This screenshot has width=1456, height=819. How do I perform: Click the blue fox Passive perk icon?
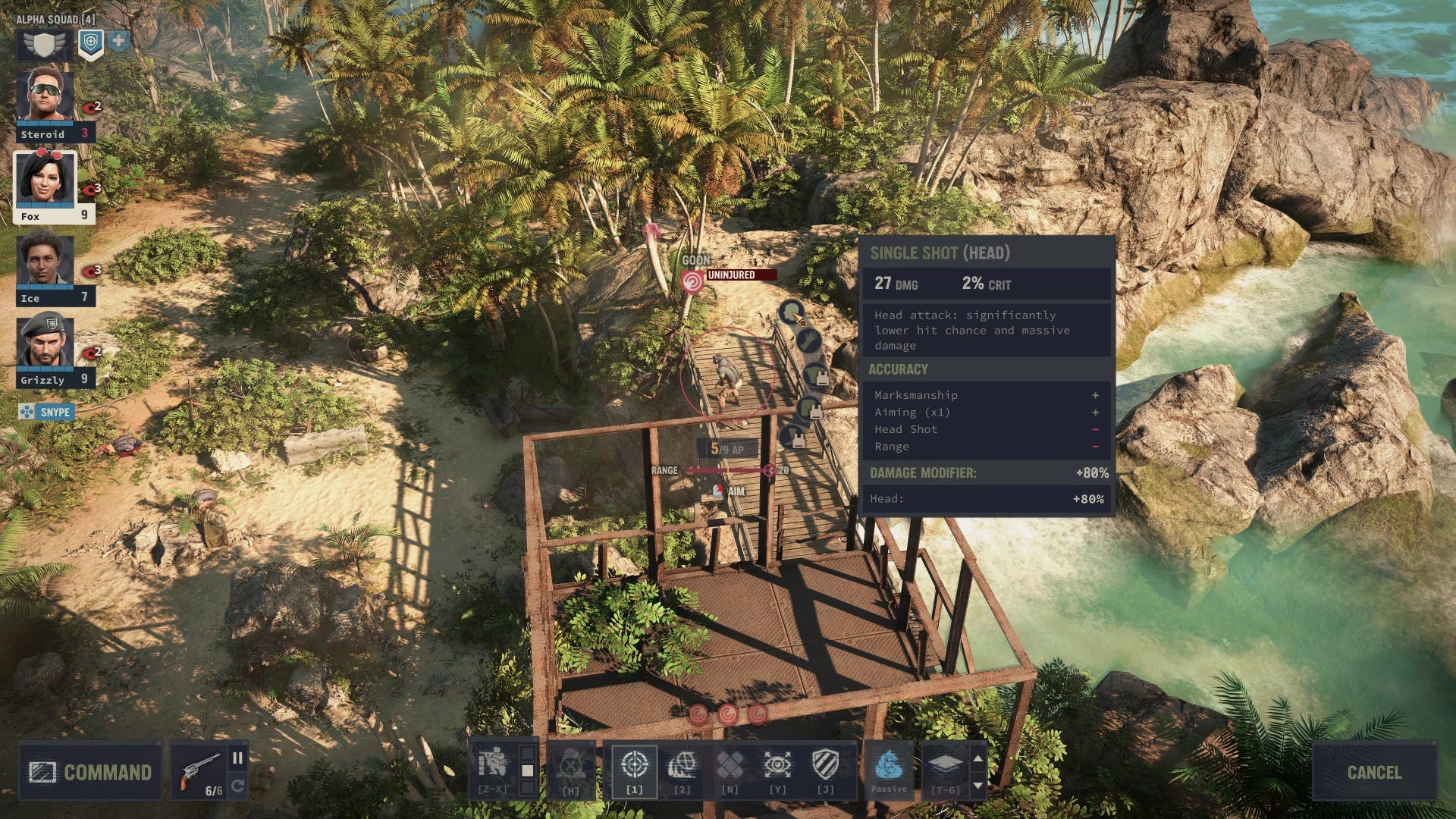pos(888,766)
